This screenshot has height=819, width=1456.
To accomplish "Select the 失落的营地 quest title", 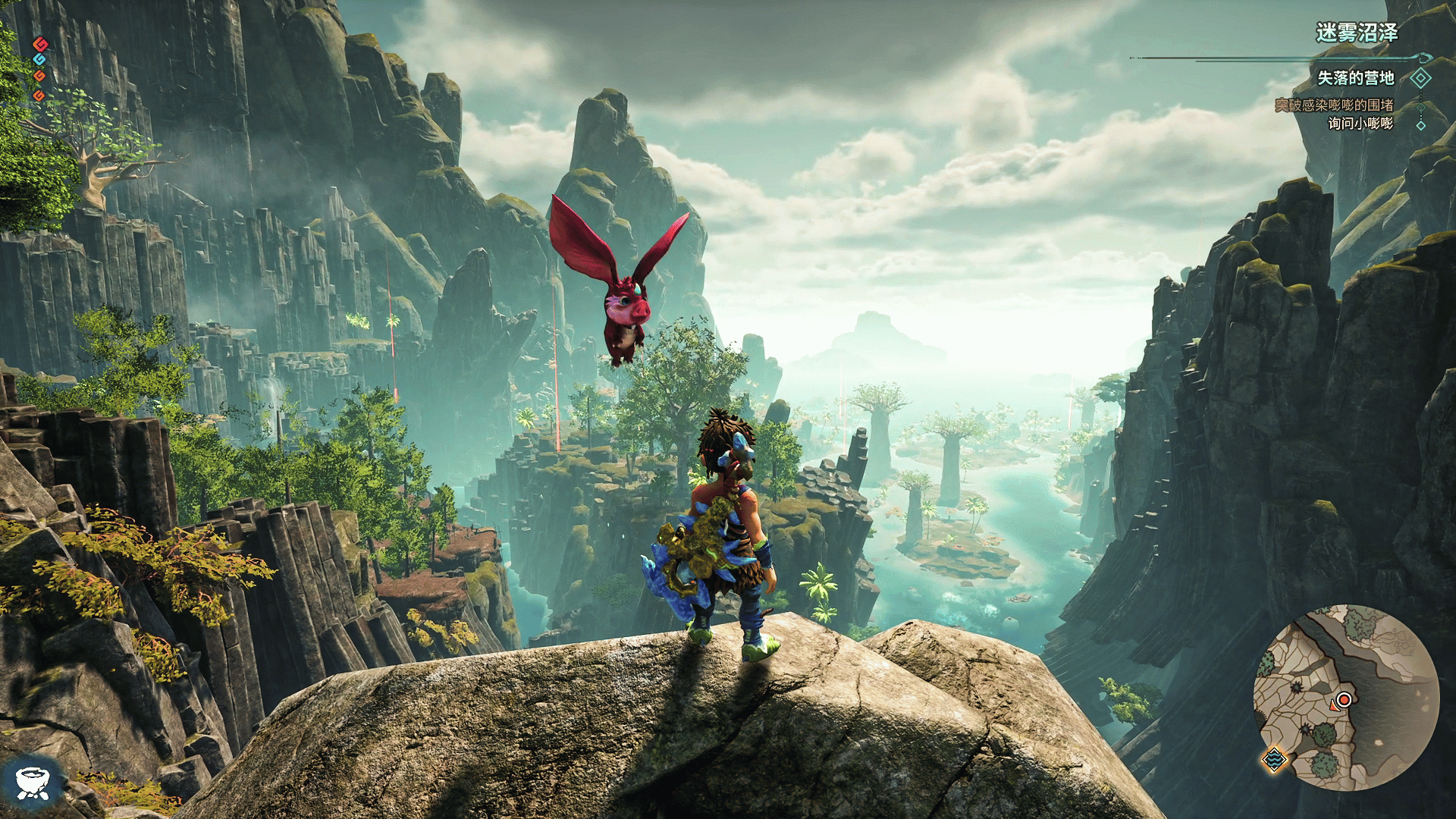I will [x=1355, y=78].
